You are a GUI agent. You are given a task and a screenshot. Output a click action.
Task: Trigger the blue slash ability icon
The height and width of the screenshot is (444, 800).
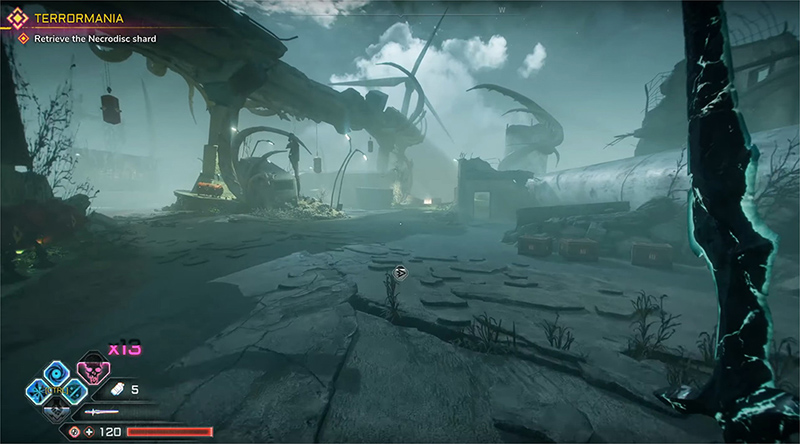[x=75, y=391]
